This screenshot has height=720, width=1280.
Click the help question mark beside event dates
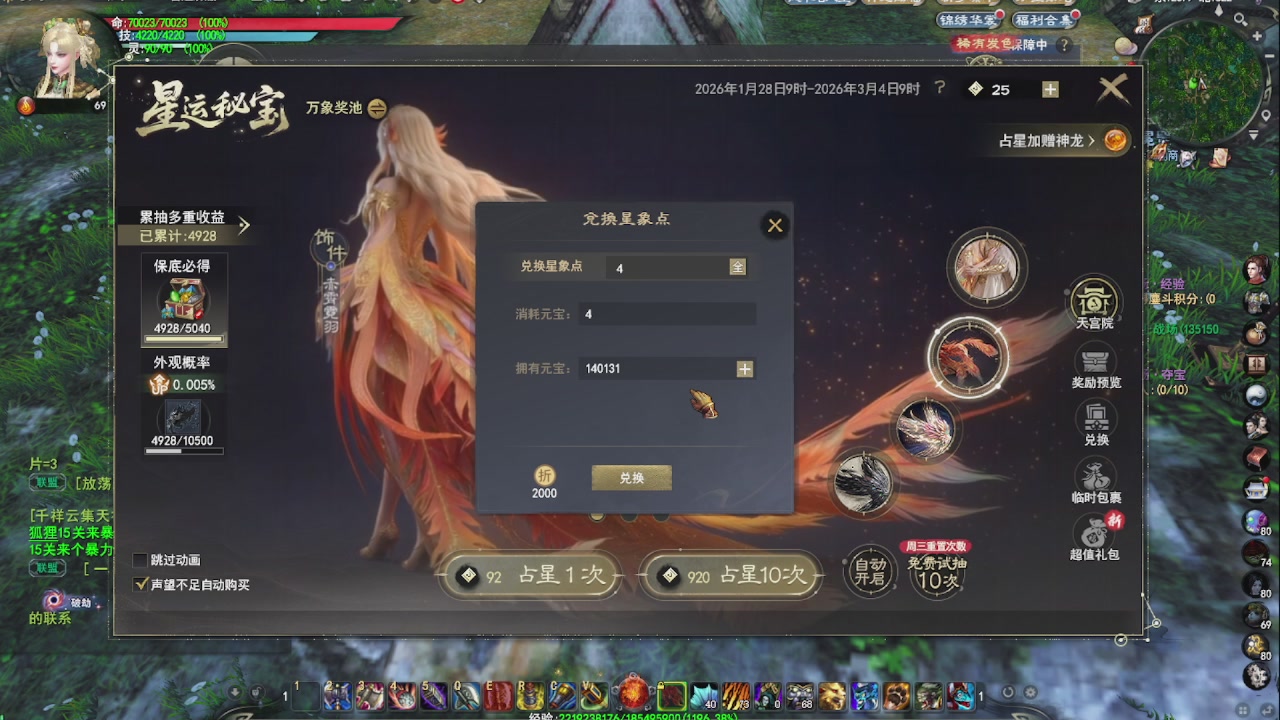(938, 88)
